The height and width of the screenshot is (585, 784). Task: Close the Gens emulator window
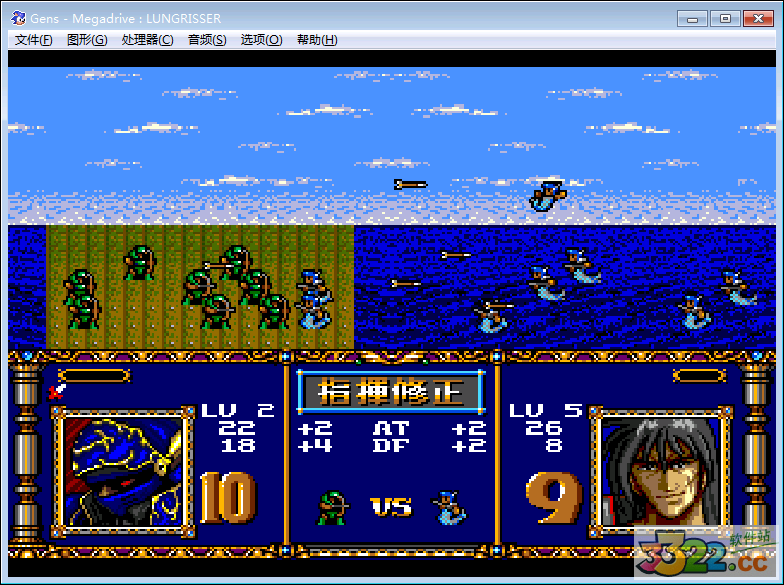click(757, 18)
